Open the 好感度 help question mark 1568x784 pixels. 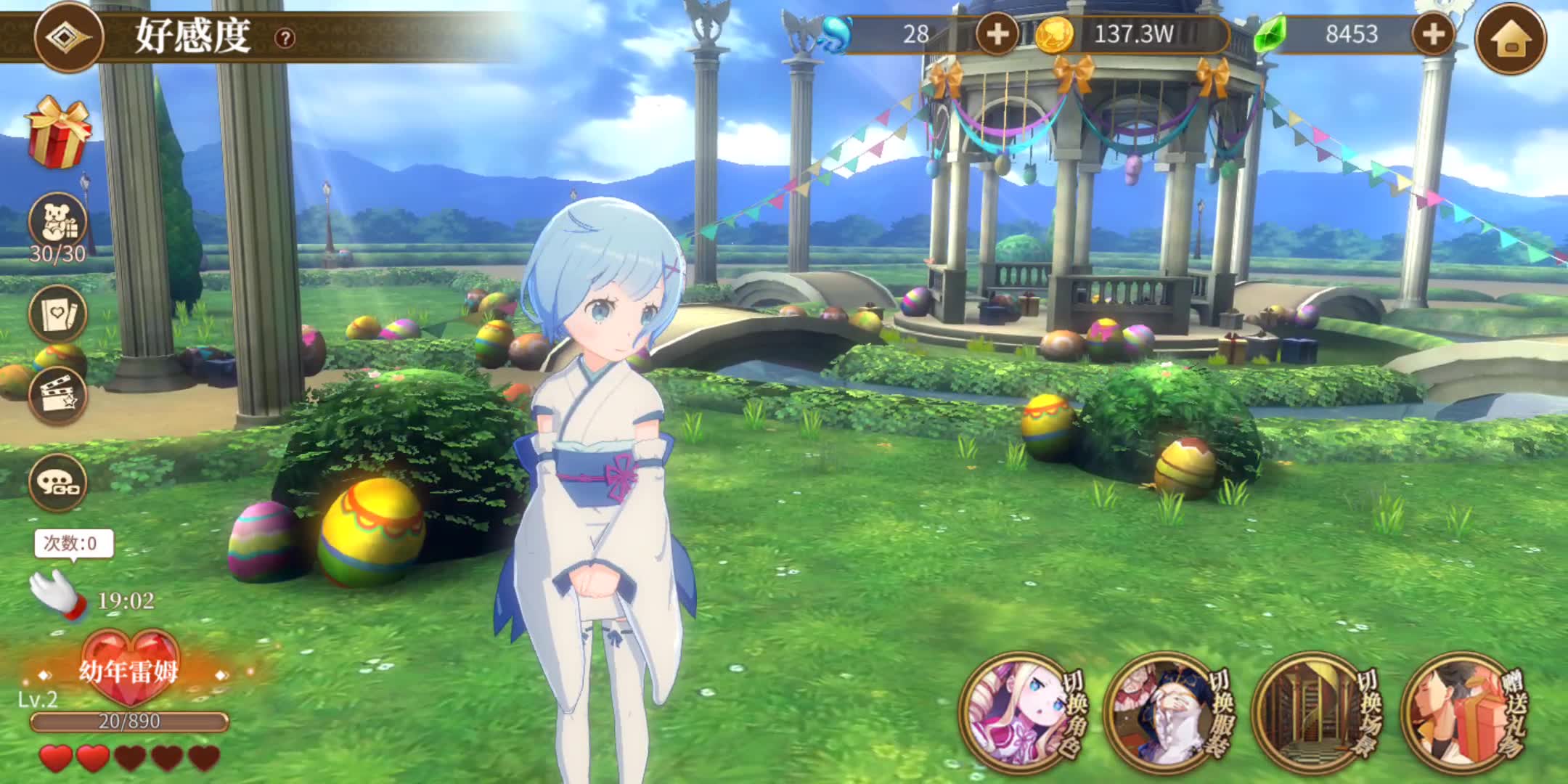[x=285, y=38]
